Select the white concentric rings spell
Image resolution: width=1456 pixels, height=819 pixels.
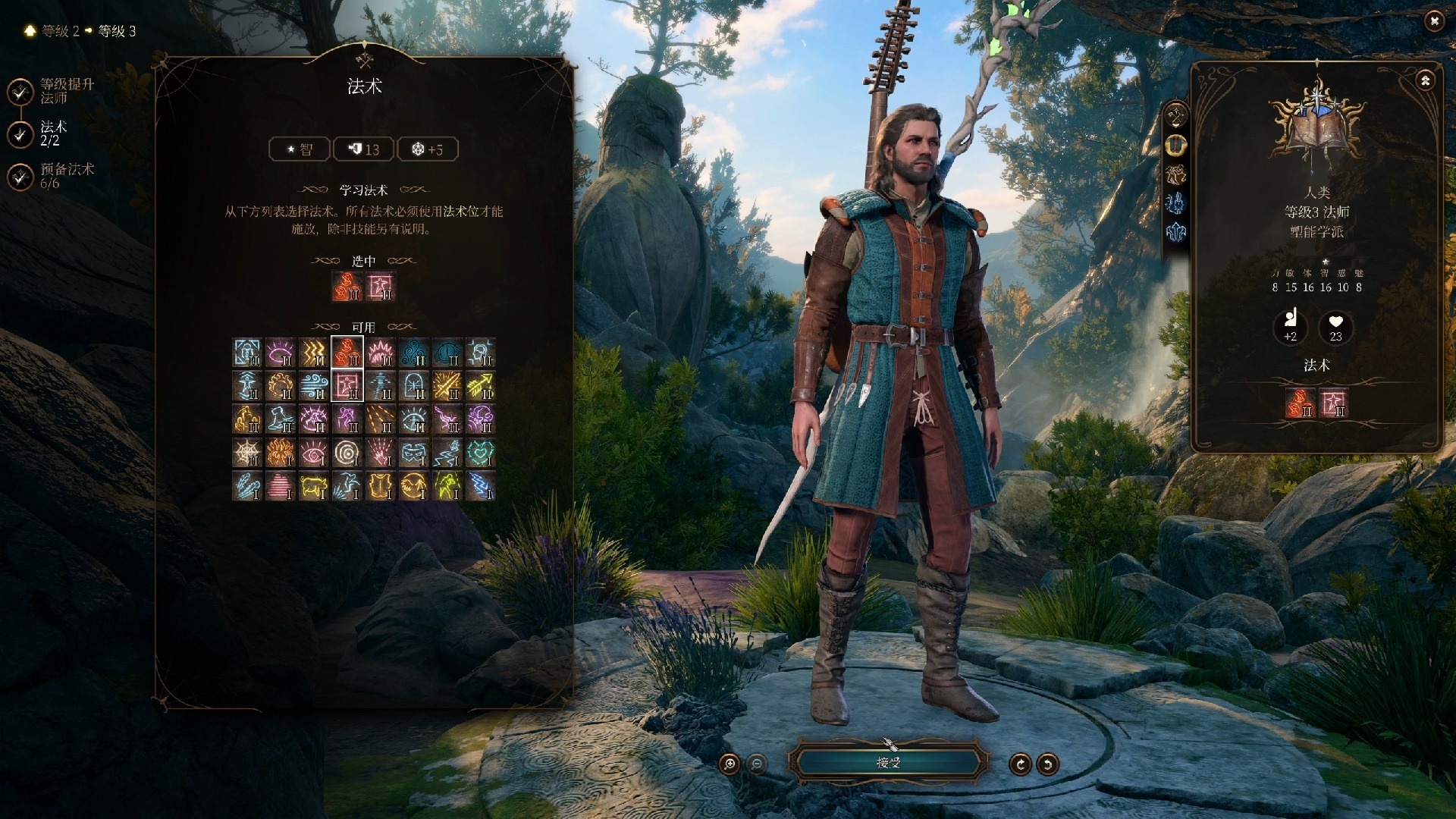coord(347,453)
